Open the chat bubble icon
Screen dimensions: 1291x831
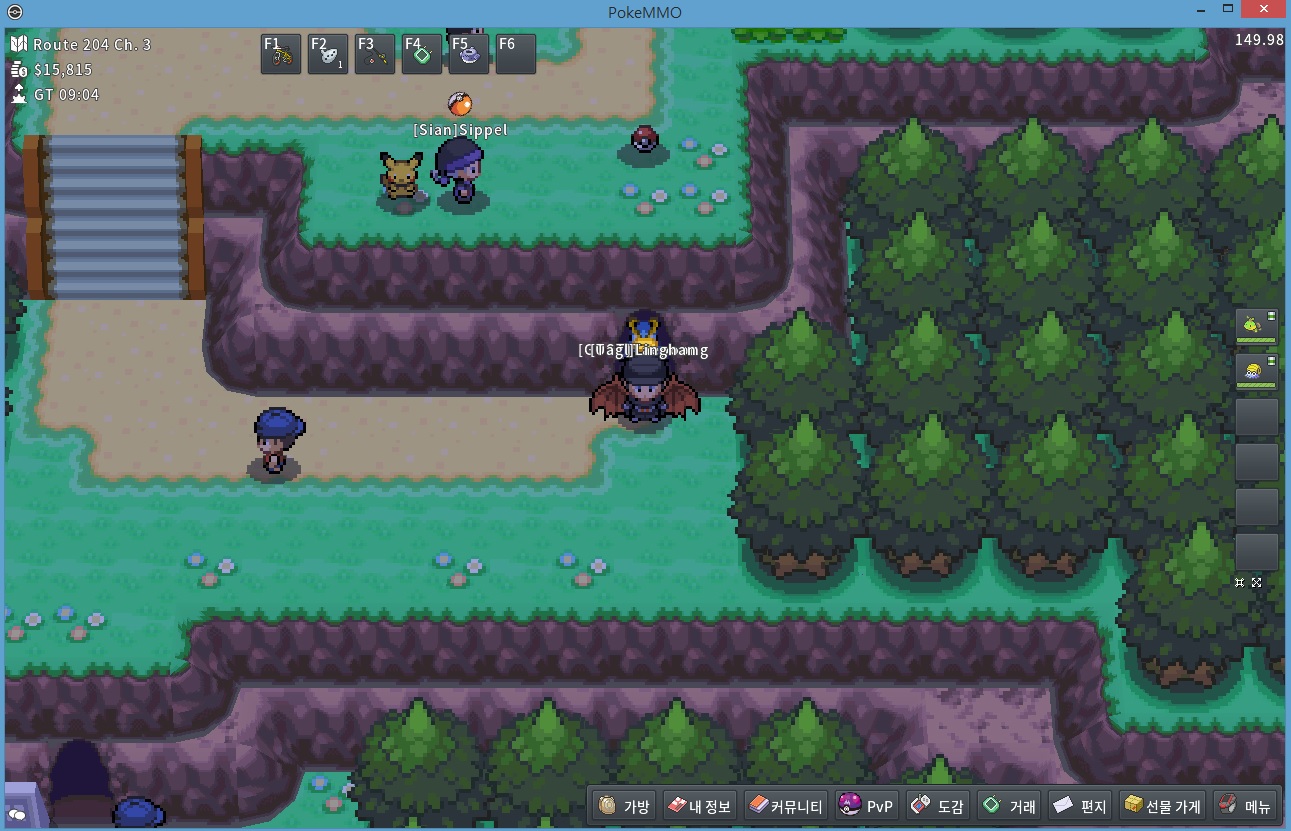tap(18, 815)
